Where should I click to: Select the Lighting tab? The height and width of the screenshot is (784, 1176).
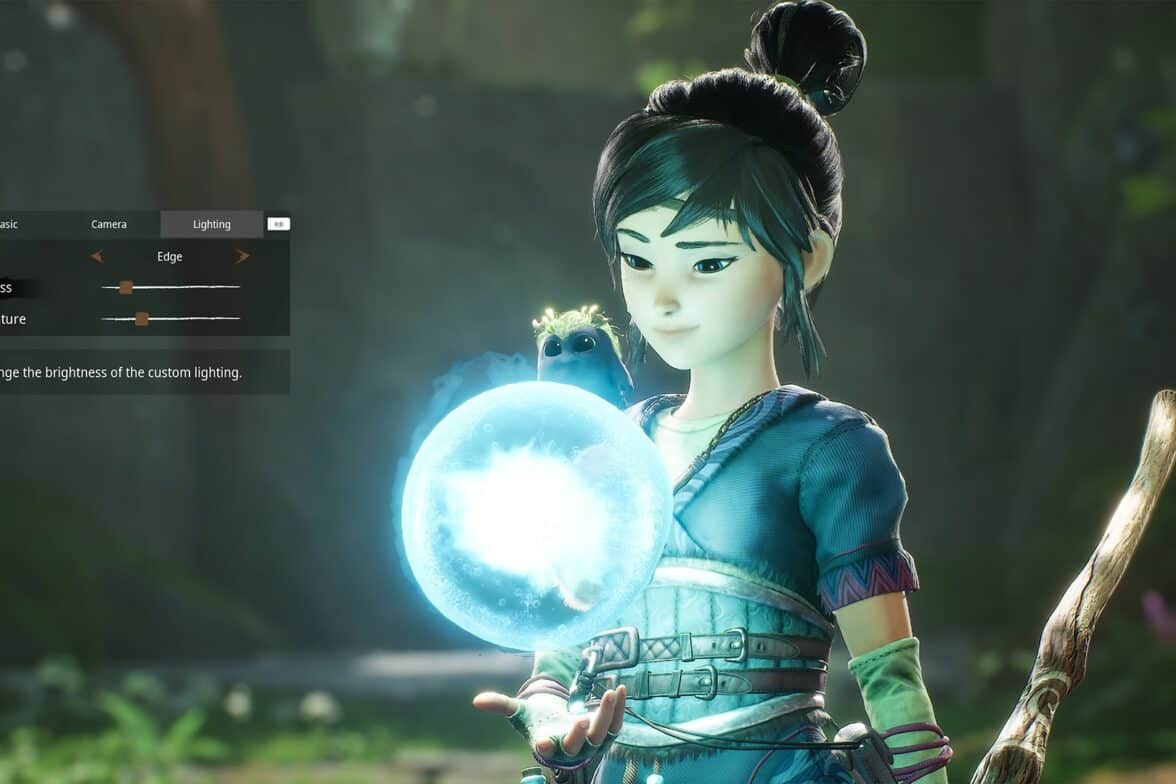point(212,224)
